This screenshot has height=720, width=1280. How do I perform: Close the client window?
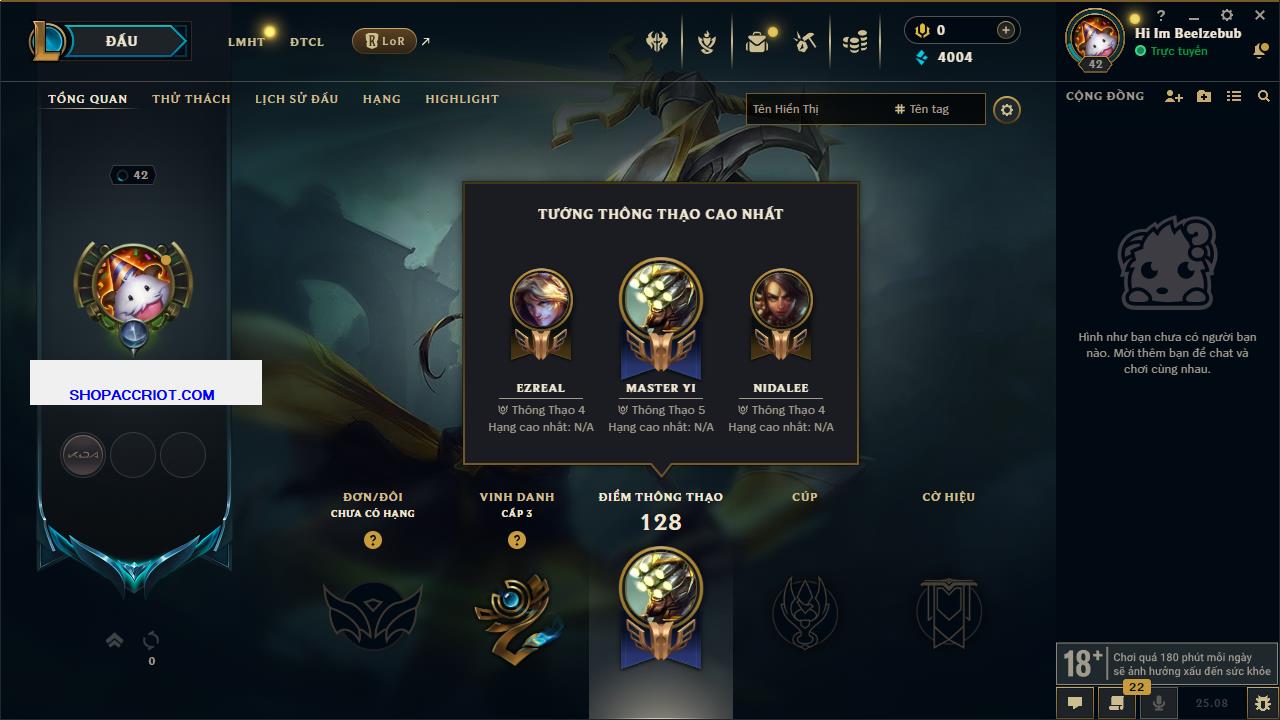click(x=1260, y=16)
